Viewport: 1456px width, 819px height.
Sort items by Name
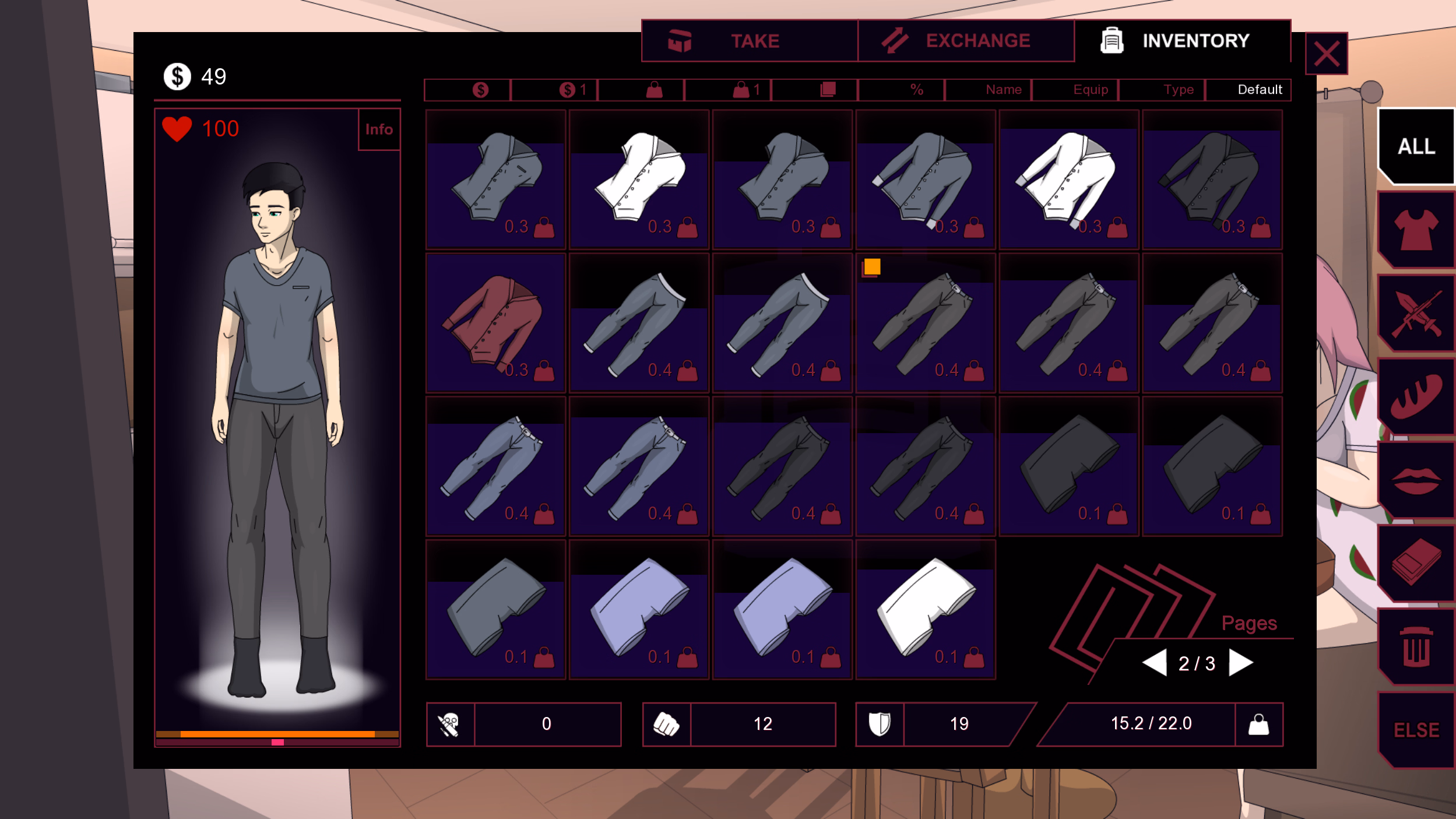(1003, 89)
